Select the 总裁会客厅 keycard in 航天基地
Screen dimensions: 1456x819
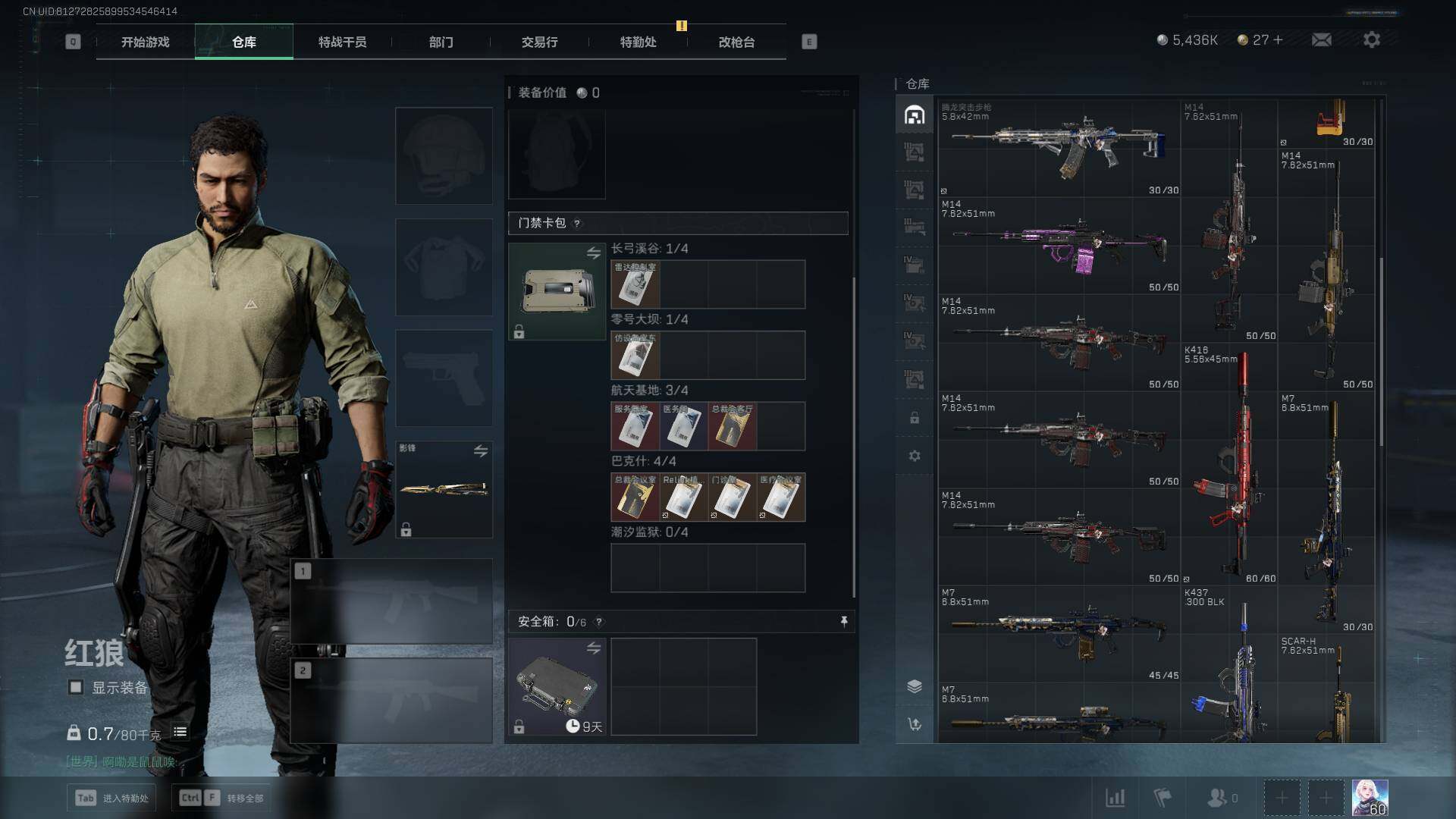(732, 426)
